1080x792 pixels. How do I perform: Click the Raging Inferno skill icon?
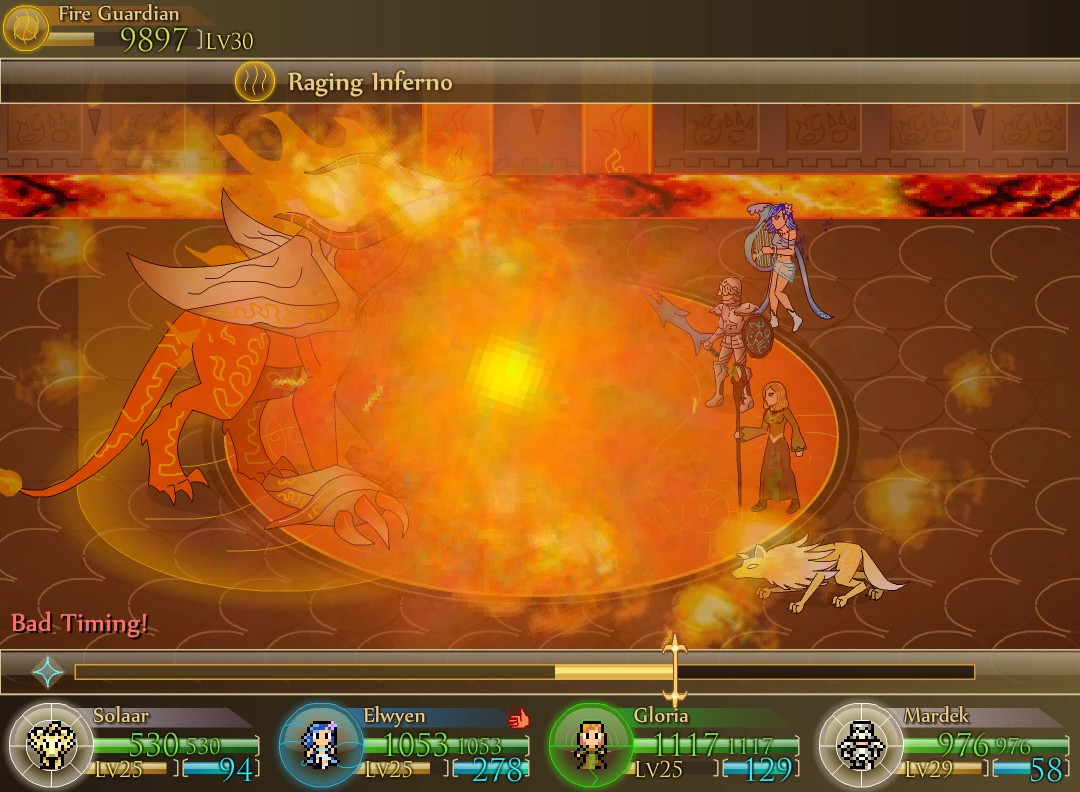coord(255,82)
